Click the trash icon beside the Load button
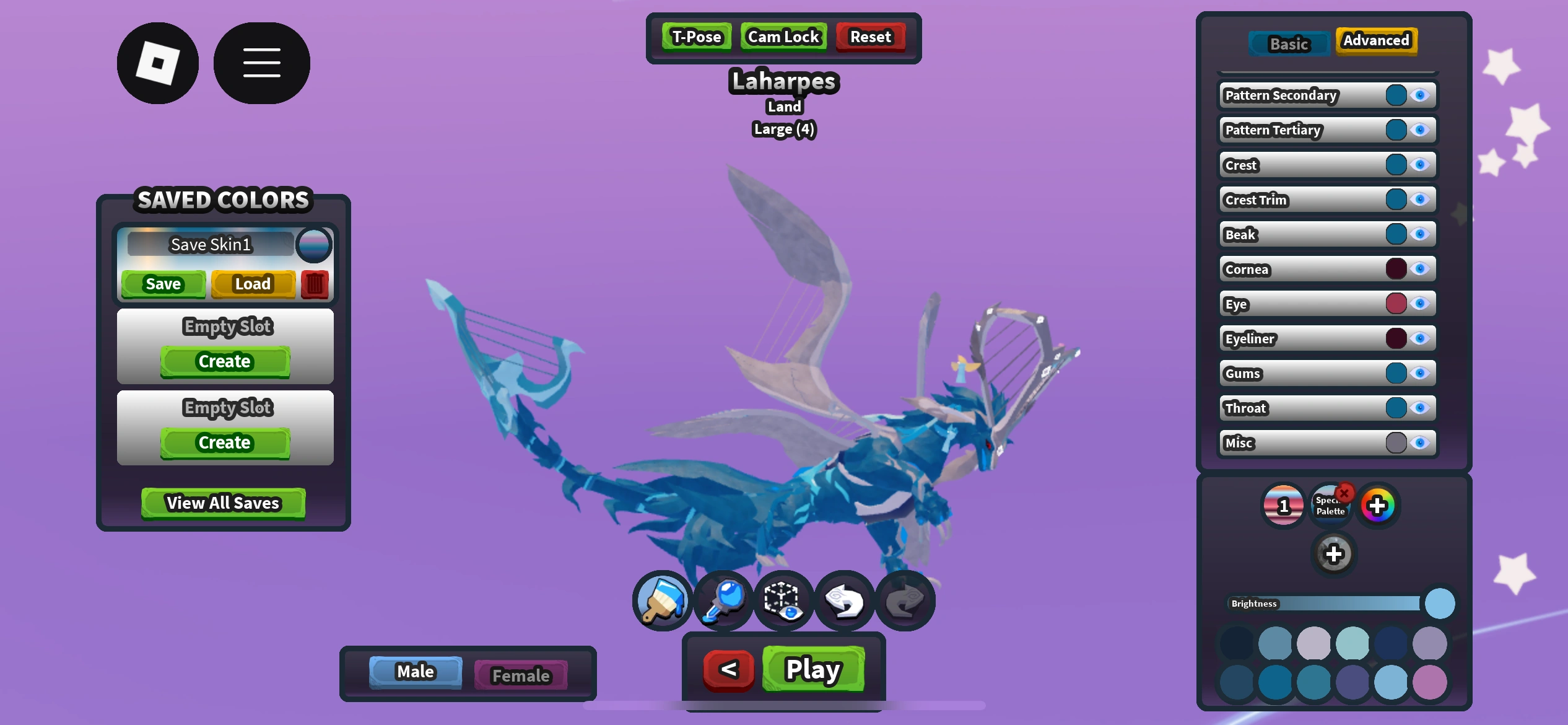This screenshot has width=1568, height=725. 315,284
